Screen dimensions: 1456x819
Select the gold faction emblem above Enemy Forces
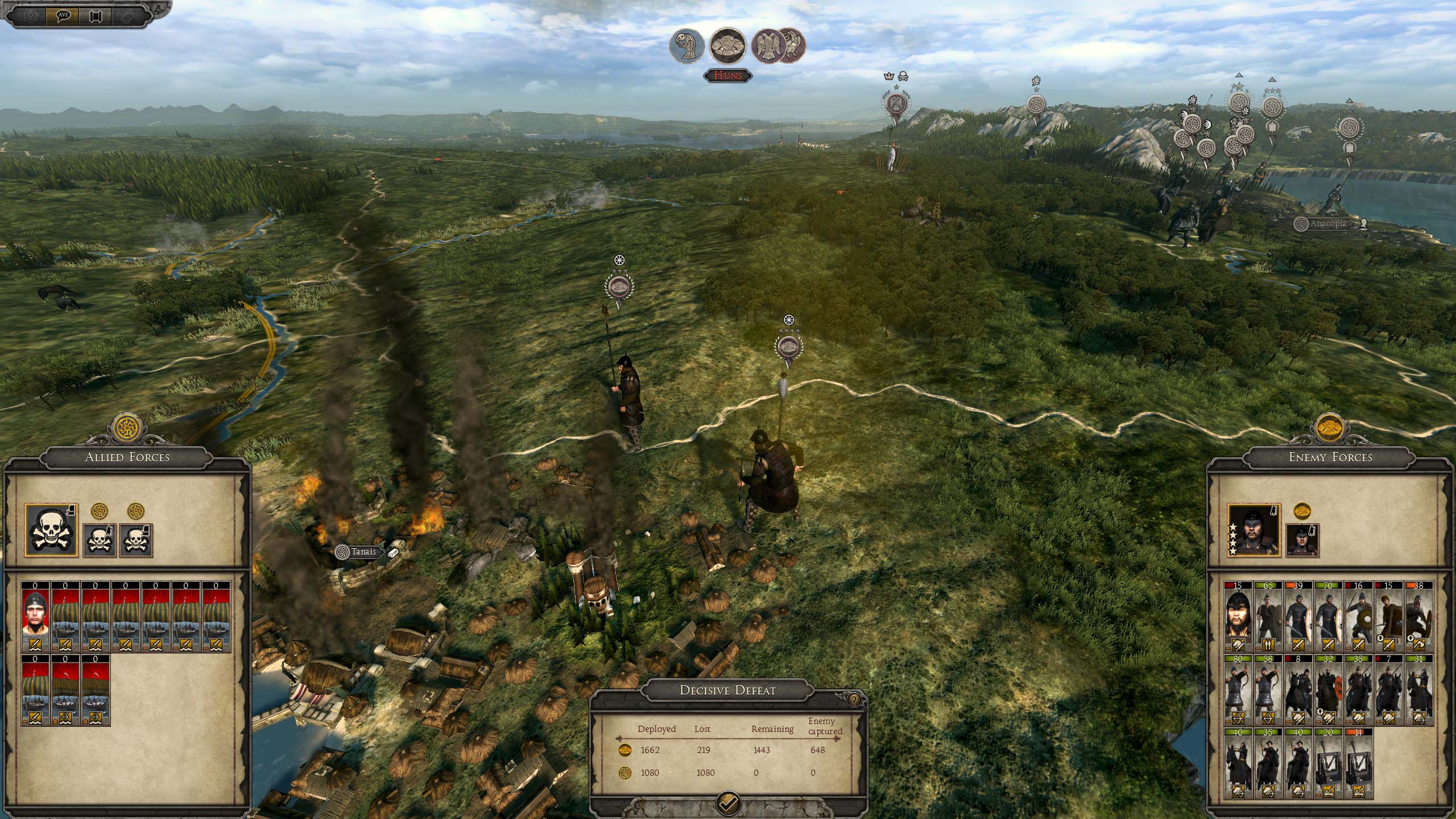point(1331,428)
